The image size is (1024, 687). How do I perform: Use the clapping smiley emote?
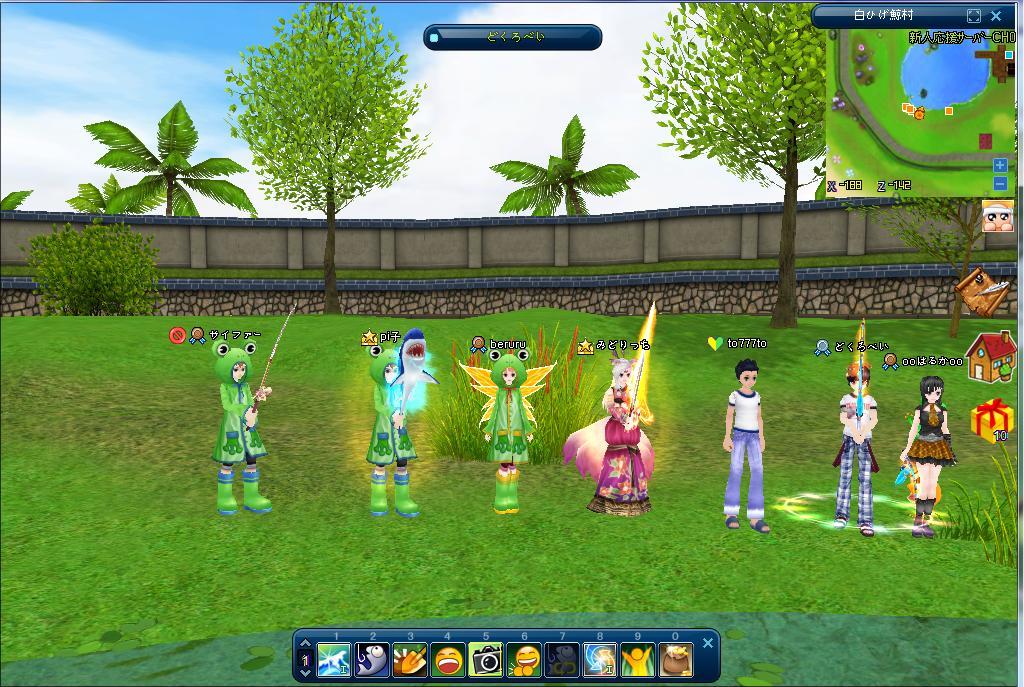(x=524, y=660)
